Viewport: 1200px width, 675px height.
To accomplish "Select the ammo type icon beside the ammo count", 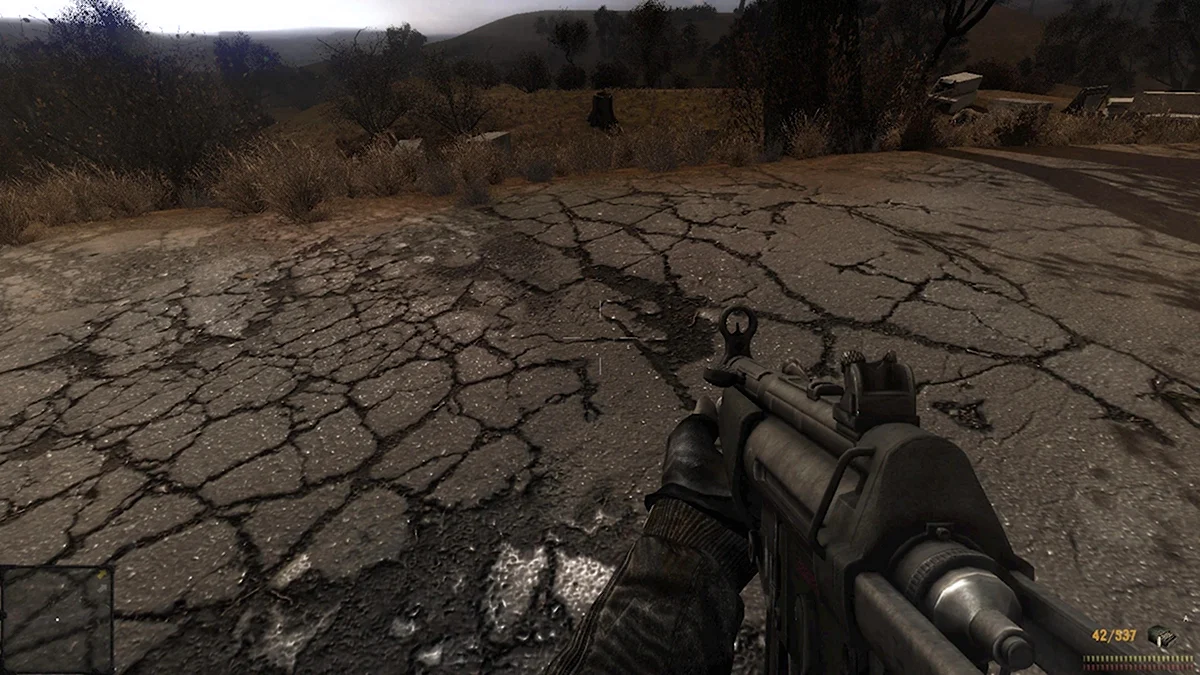I will pyautogui.click(x=1160, y=637).
